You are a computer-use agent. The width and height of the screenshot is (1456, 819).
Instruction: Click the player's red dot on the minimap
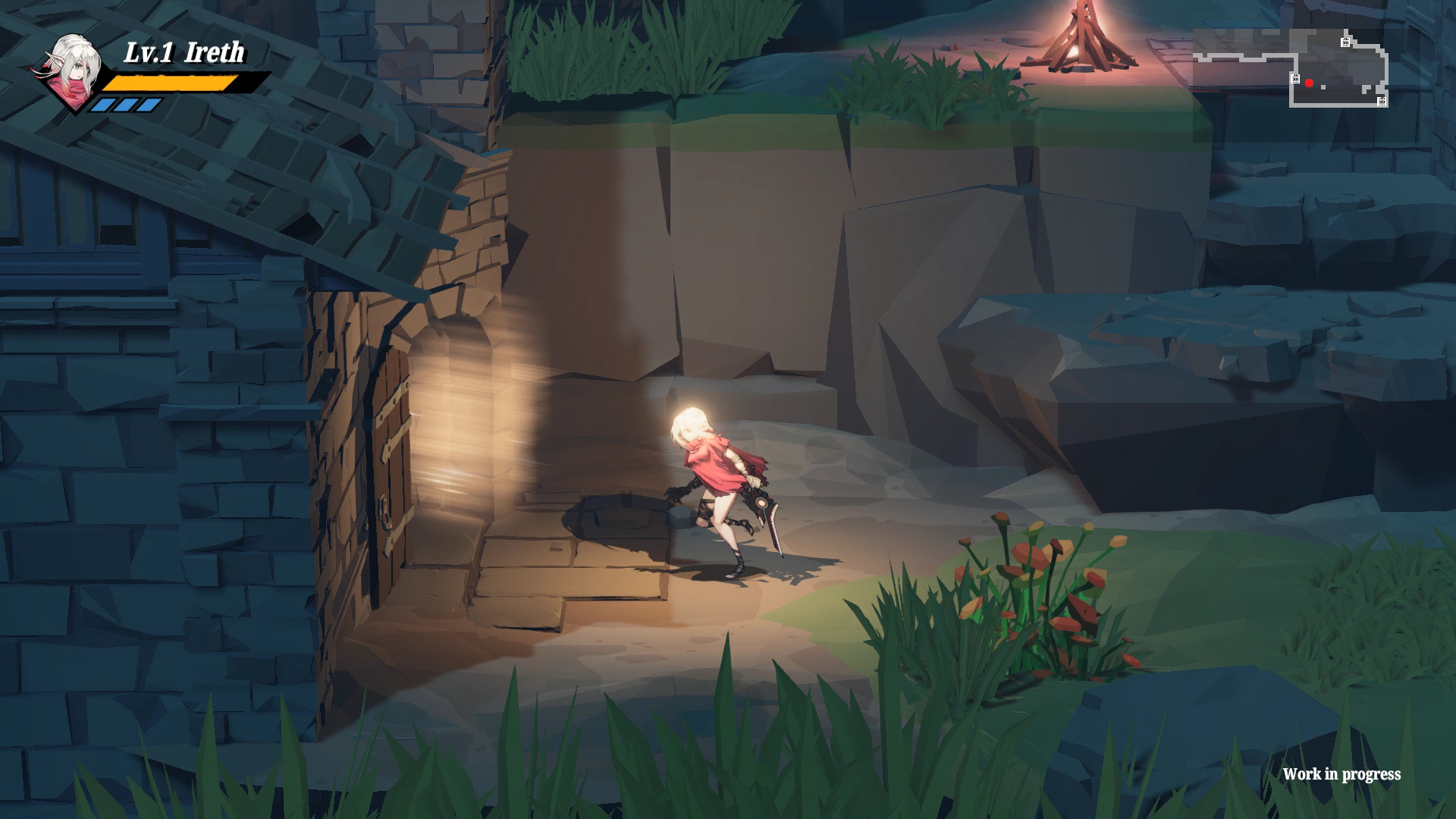(1310, 83)
